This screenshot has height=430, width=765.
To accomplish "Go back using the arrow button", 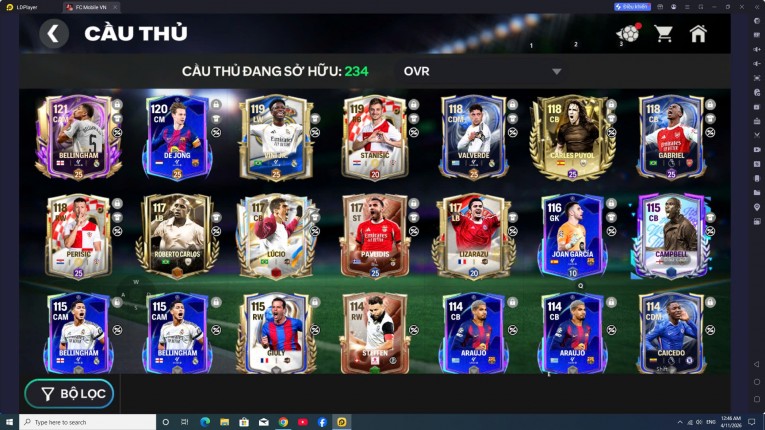I will 54,34.
